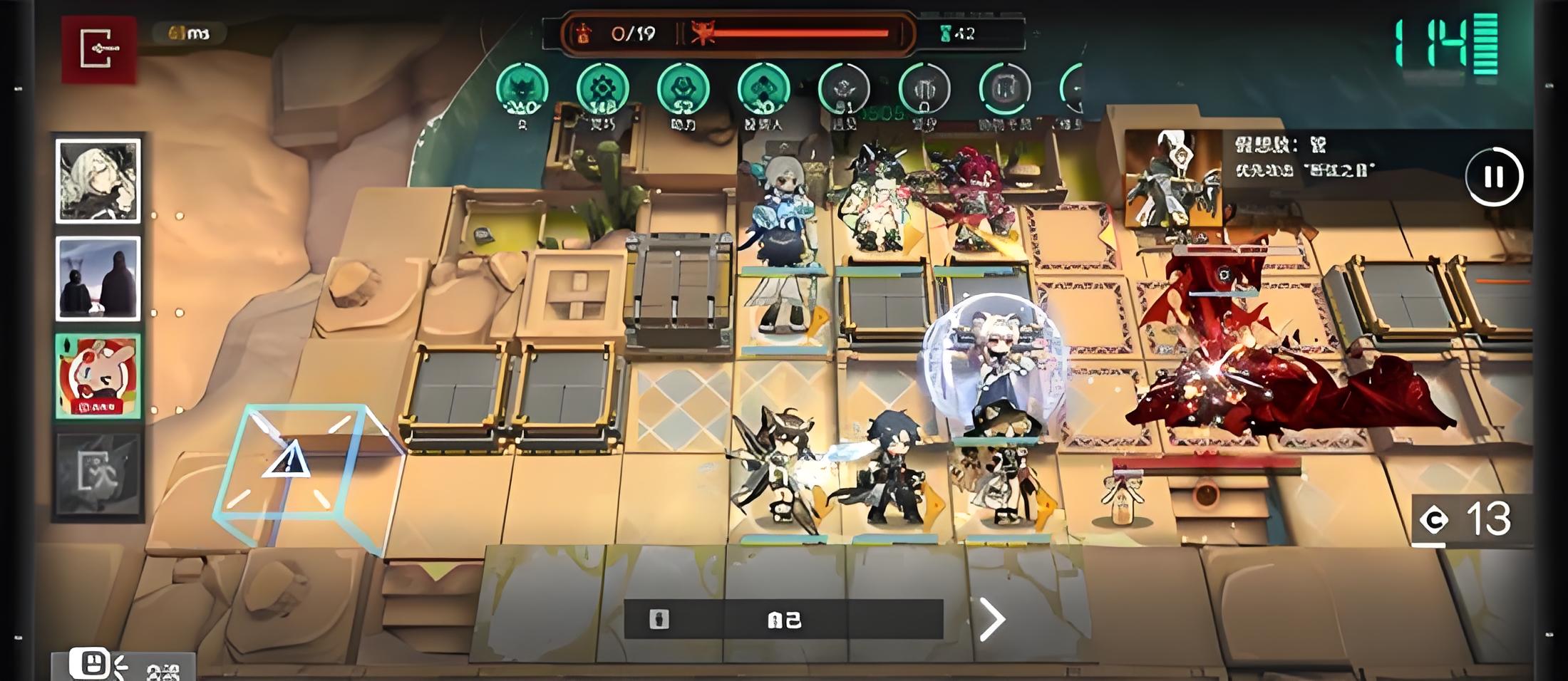Image resolution: width=1568 pixels, height=681 pixels.
Task: Select the greyed-out card in left panel
Action: (98, 474)
